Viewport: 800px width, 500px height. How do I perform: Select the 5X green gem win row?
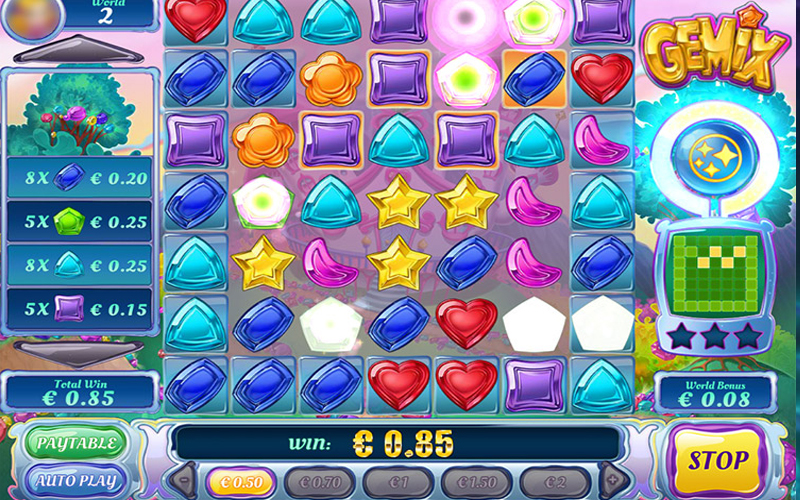tap(80, 220)
